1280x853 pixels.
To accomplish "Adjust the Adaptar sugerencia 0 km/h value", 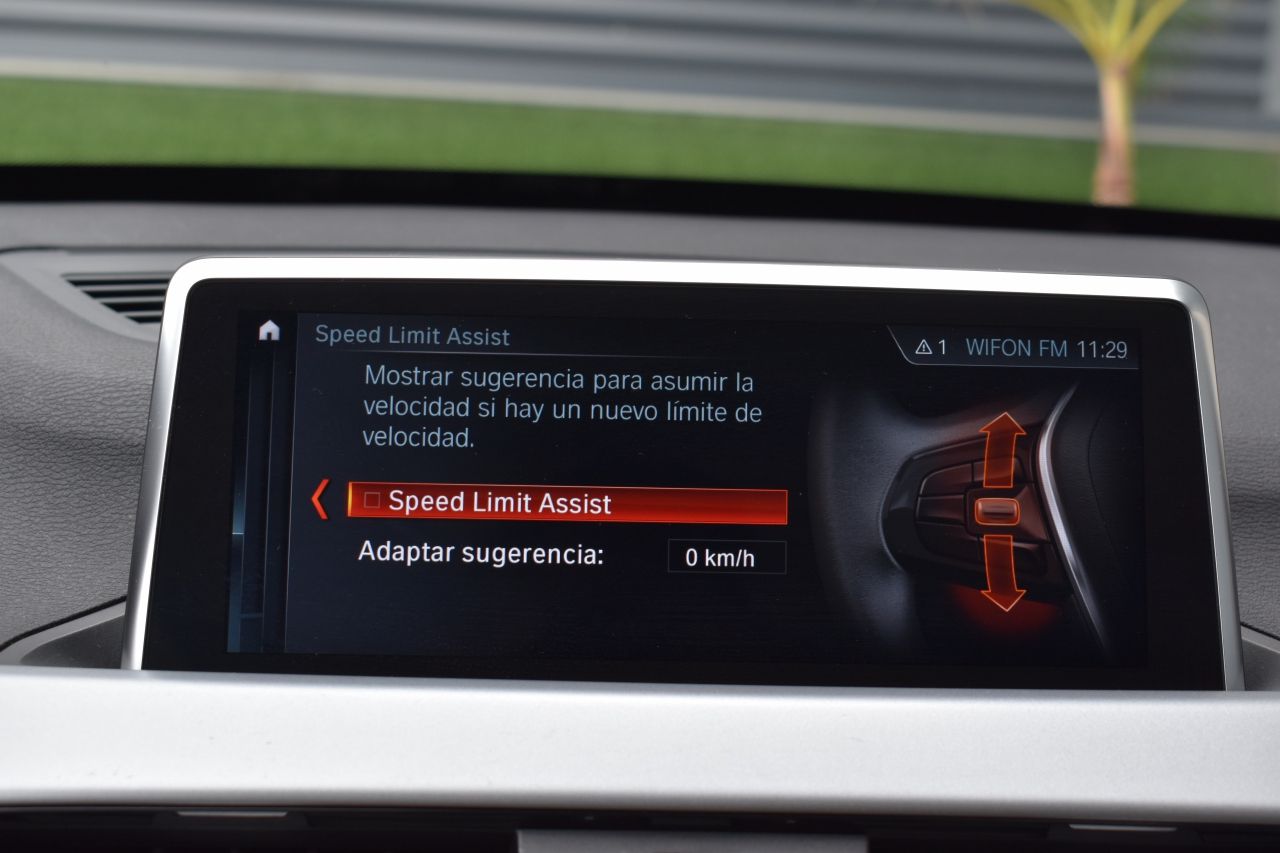I will coord(726,558).
